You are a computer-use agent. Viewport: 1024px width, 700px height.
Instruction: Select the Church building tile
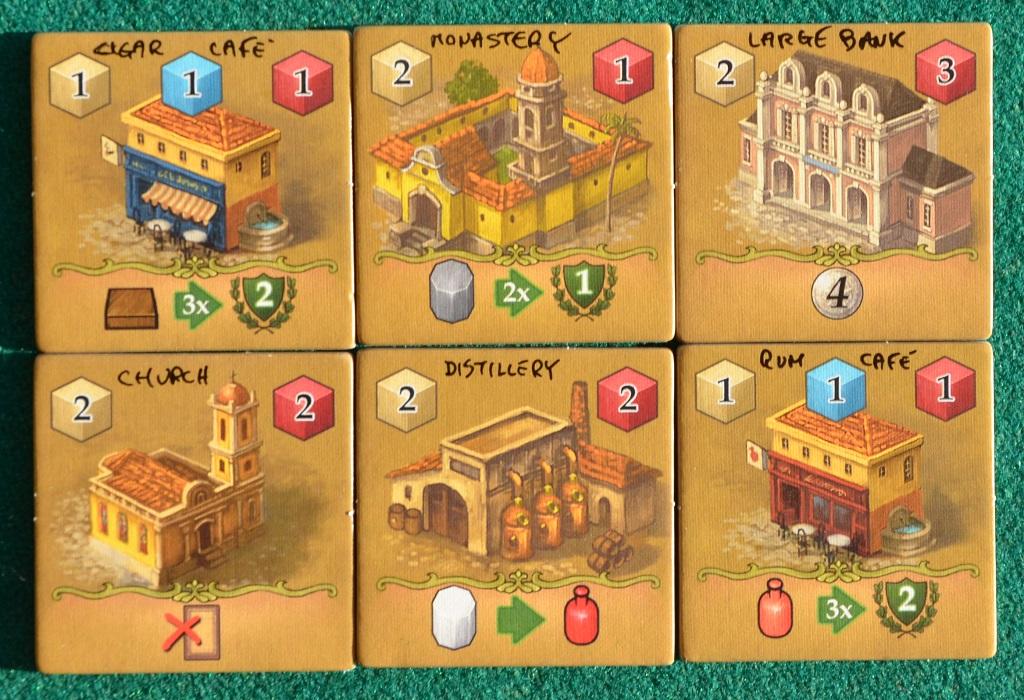(194, 511)
